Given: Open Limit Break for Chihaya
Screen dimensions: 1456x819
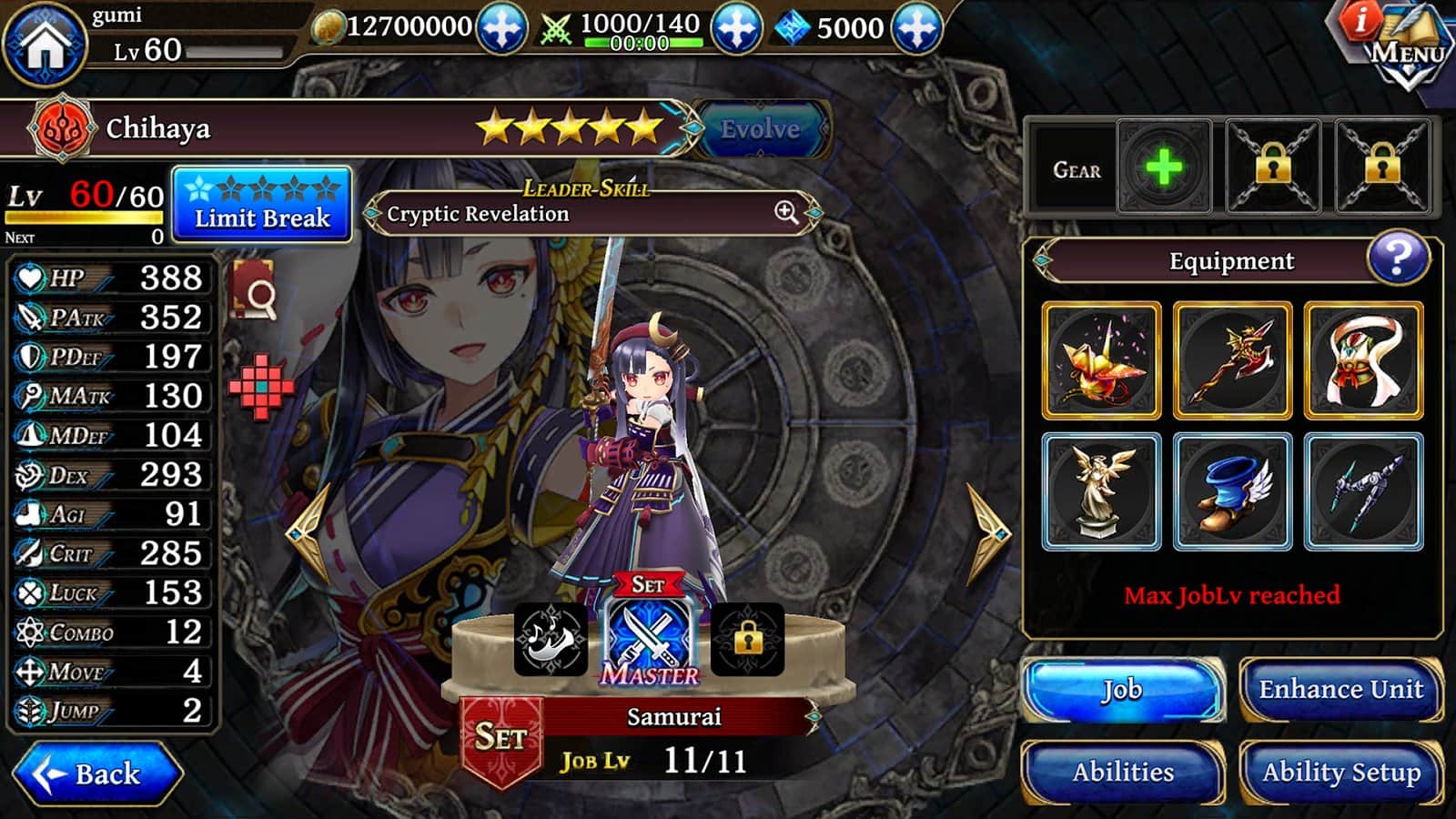Looking at the screenshot, I should click(x=262, y=204).
